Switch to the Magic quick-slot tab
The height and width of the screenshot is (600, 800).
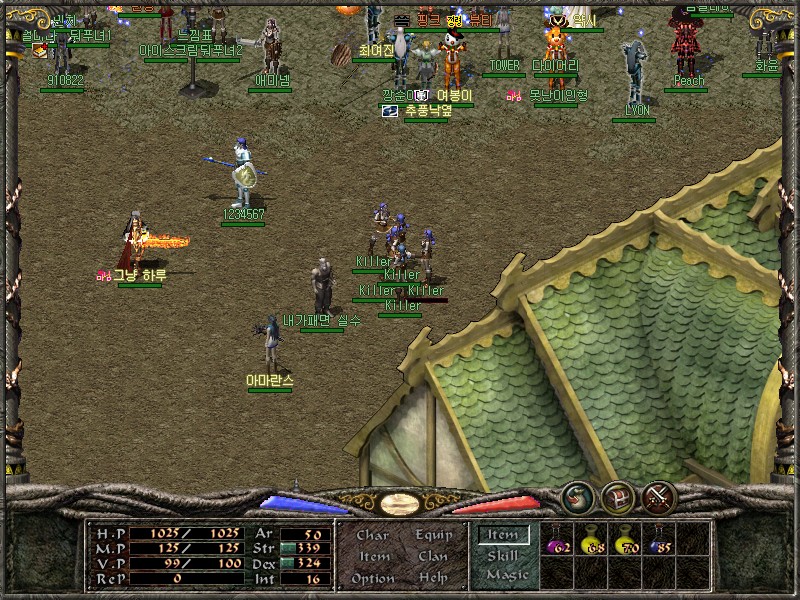505,575
